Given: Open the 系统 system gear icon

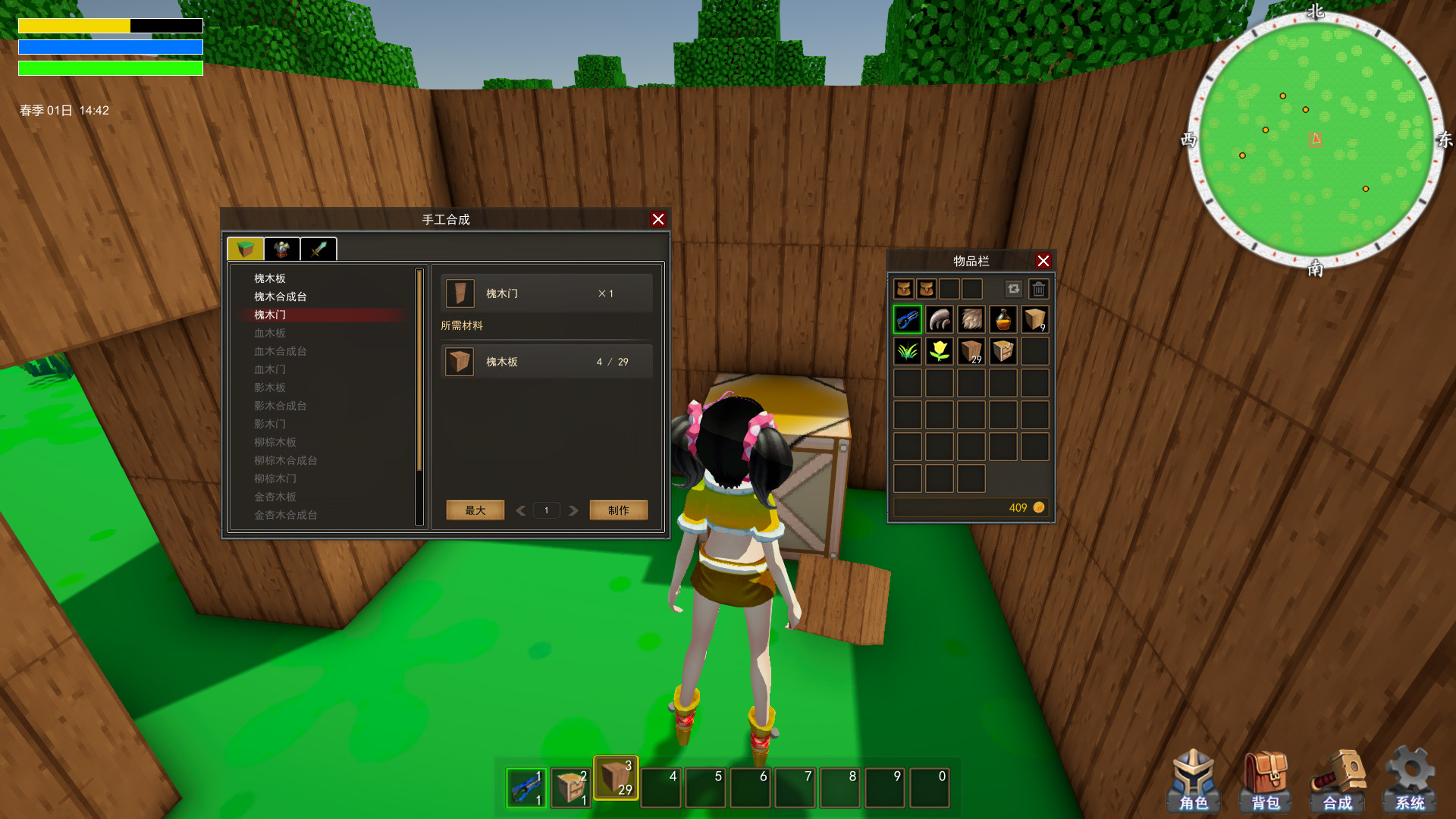Looking at the screenshot, I should tap(1411, 777).
